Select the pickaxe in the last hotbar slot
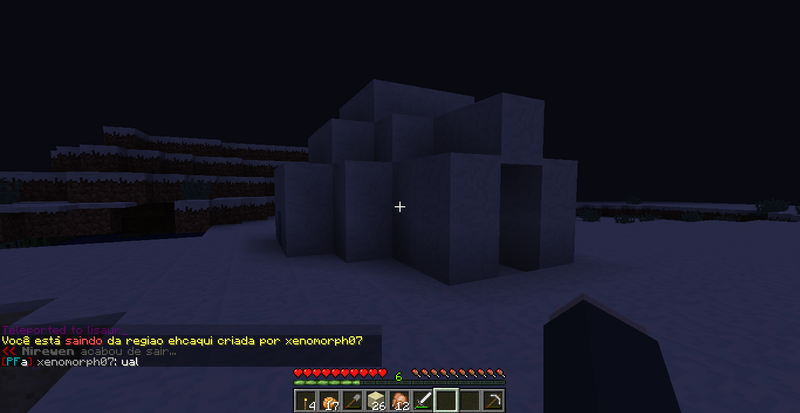800x413 pixels. pyautogui.click(x=494, y=401)
